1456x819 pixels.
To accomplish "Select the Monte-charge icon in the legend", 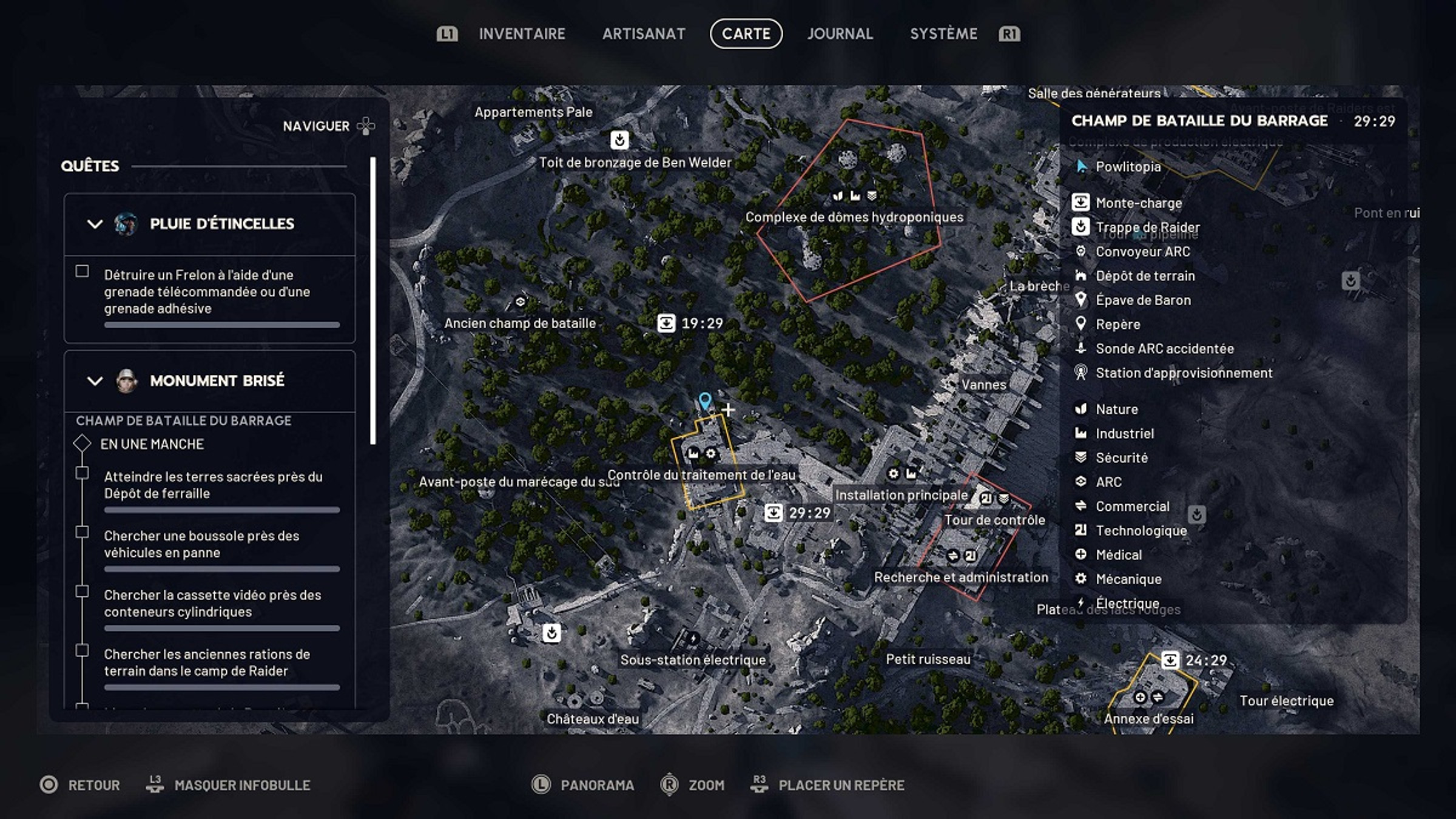I will [1080, 203].
